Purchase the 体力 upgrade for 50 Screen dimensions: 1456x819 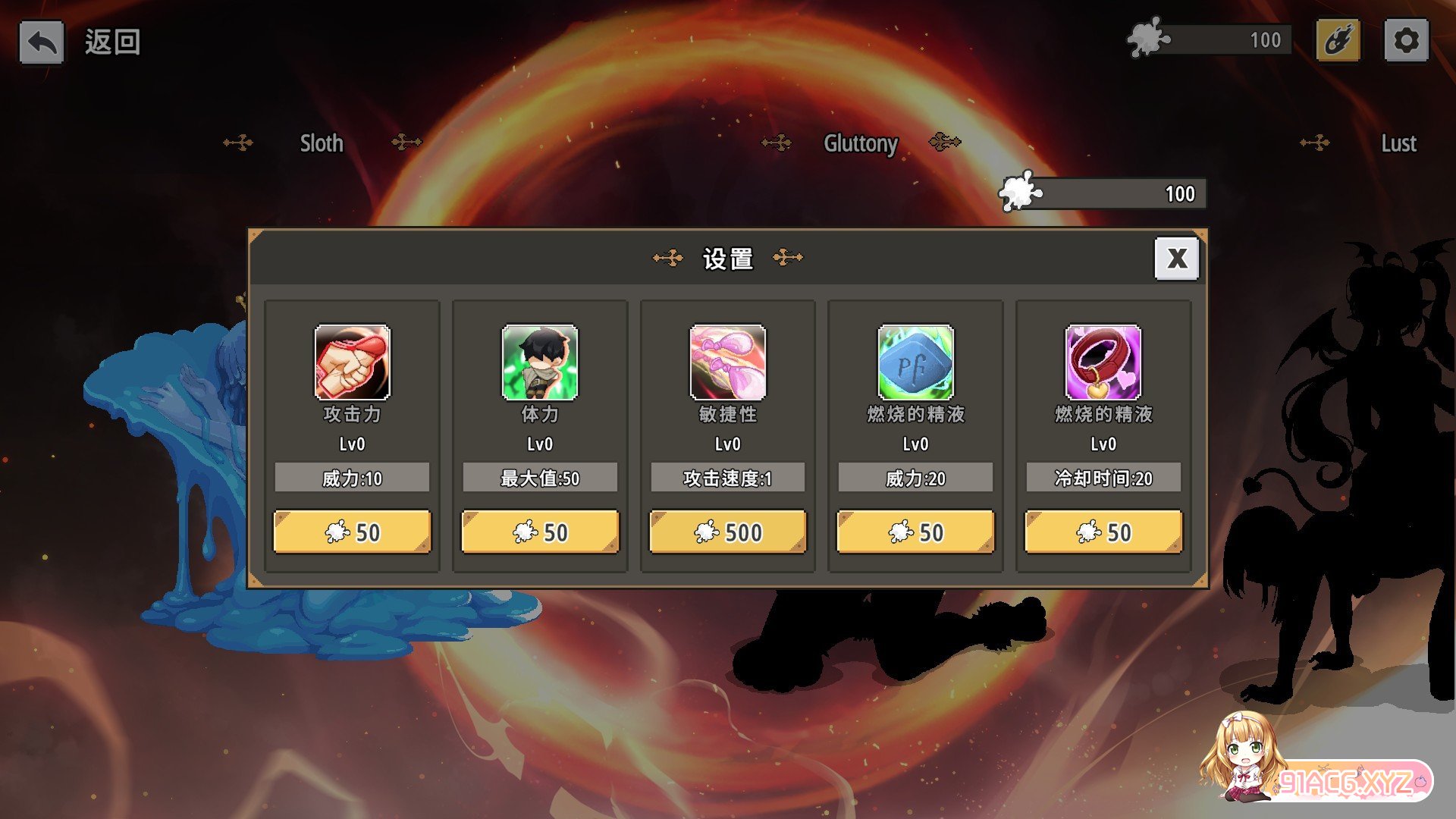point(540,532)
